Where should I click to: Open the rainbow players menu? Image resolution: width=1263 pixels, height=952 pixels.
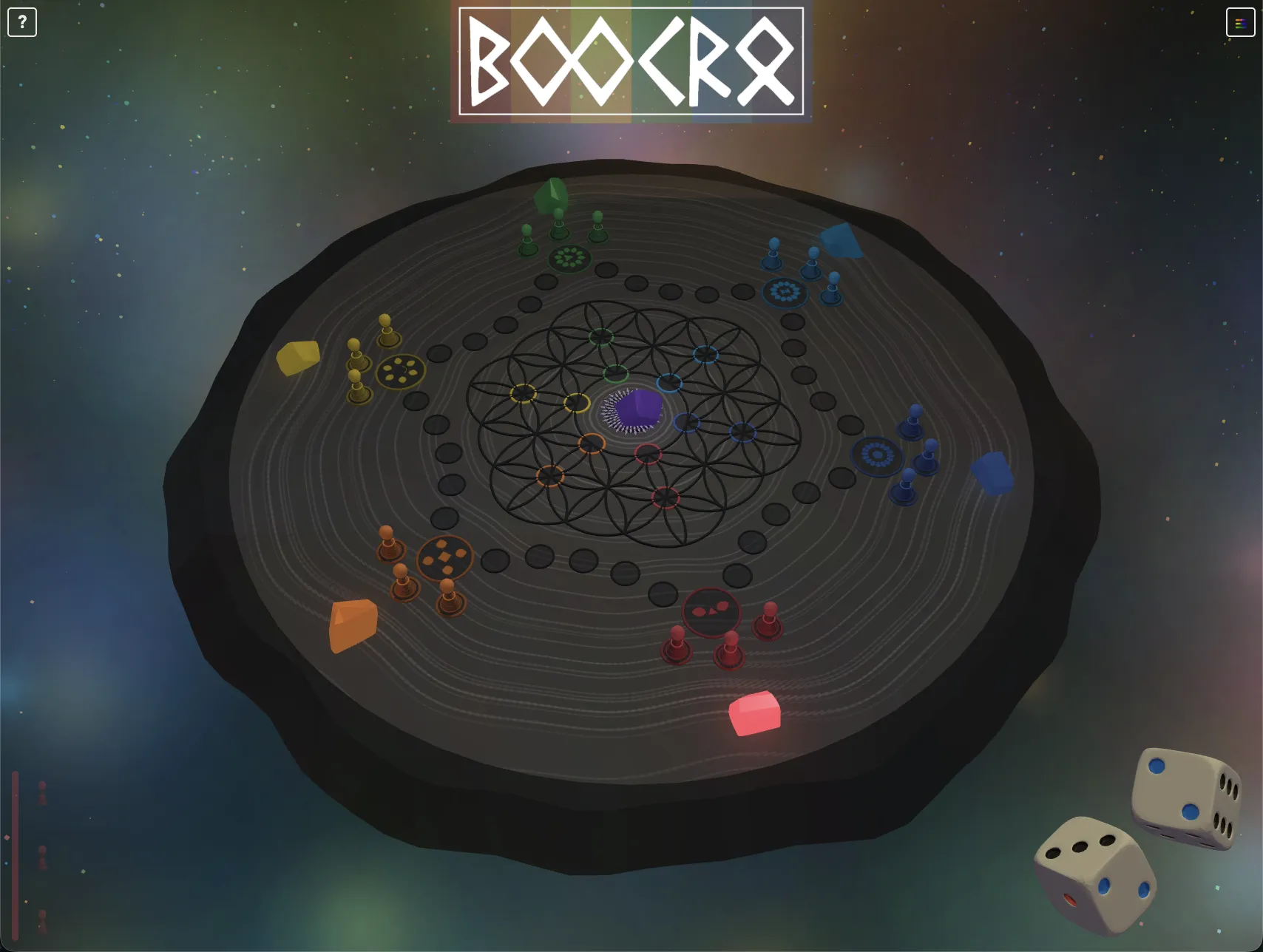pyautogui.click(x=1239, y=22)
